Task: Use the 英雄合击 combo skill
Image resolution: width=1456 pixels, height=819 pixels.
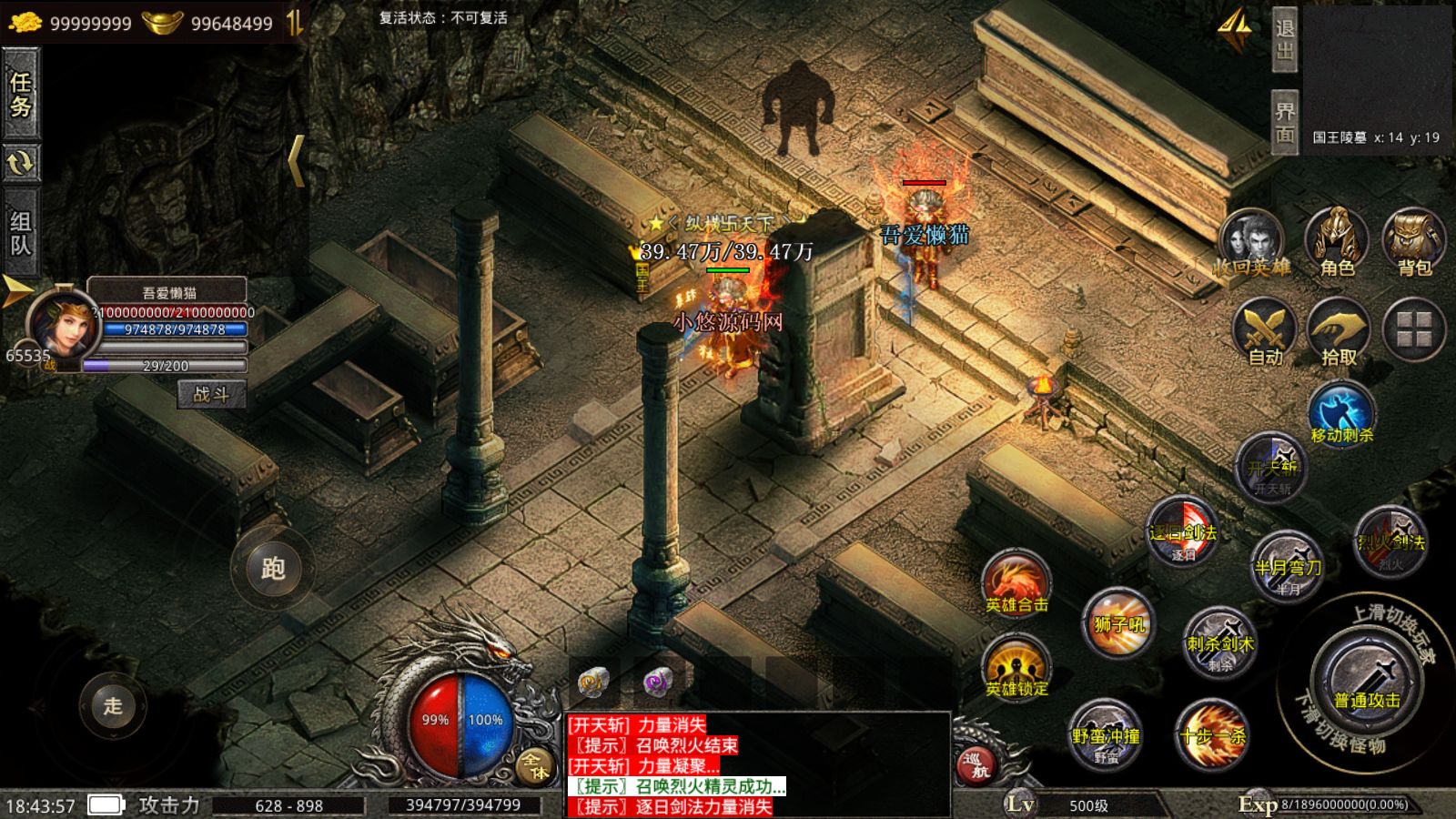Action: tap(1016, 583)
